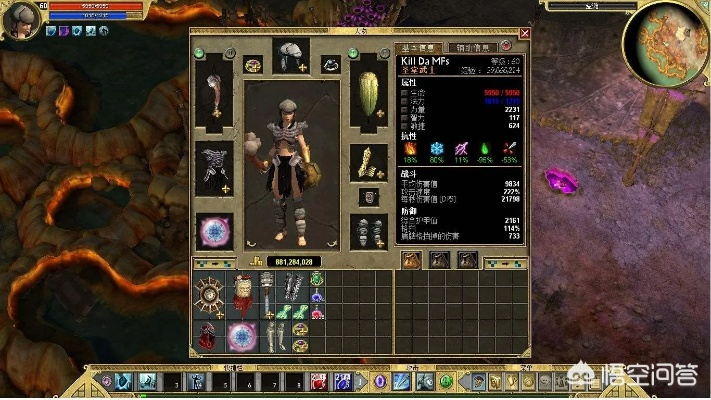Image resolution: width=711 pixels, height=400 pixels.
Task: Open the first inventory bag tab
Action: click(411, 261)
